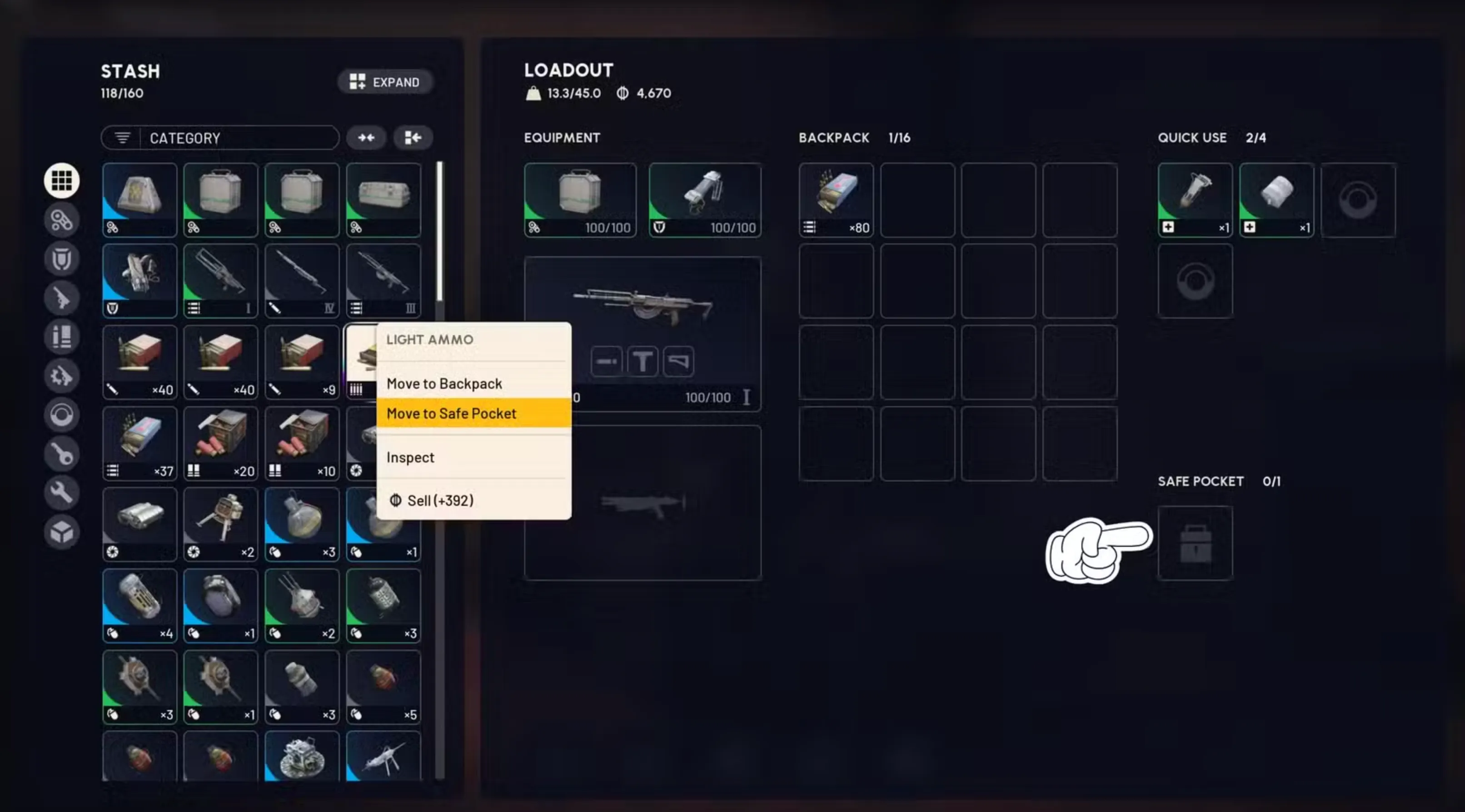Open the filter funnel options
The height and width of the screenshot is (812, 1465).
121,138
